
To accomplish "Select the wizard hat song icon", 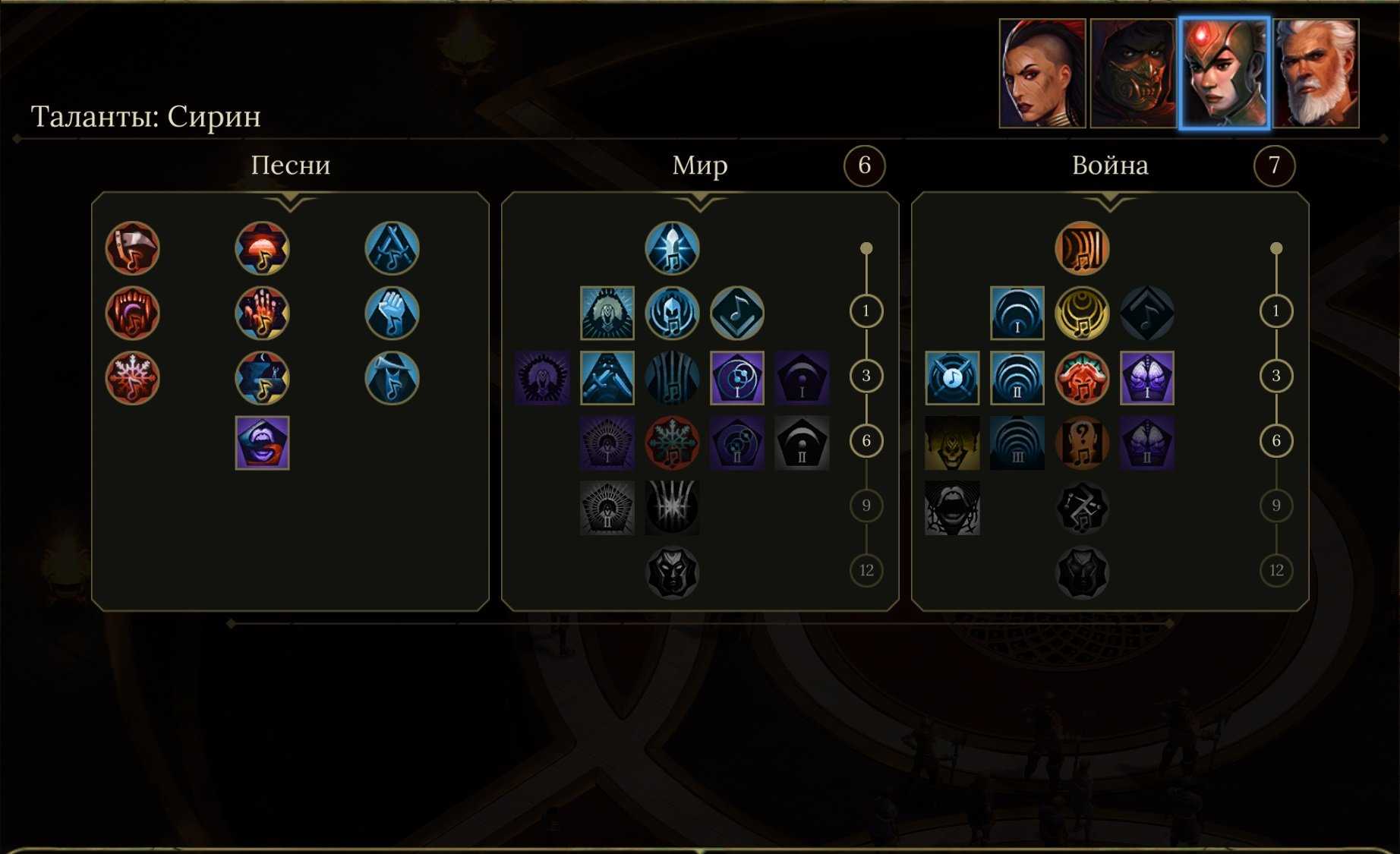I will point(392,378).
